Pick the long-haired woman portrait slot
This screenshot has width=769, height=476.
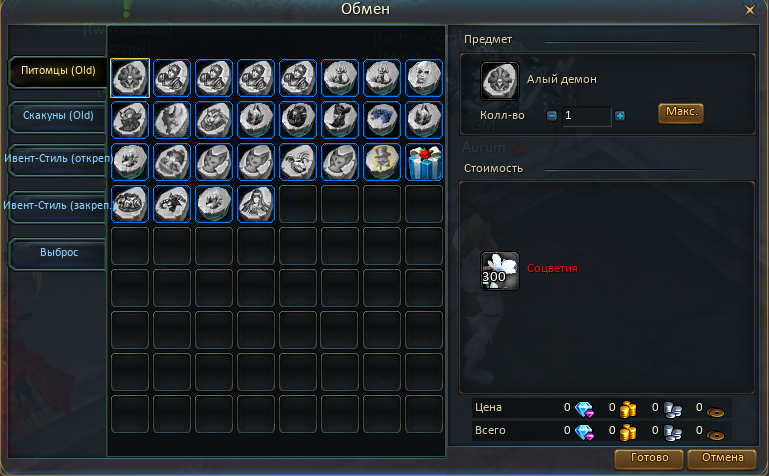256,203
